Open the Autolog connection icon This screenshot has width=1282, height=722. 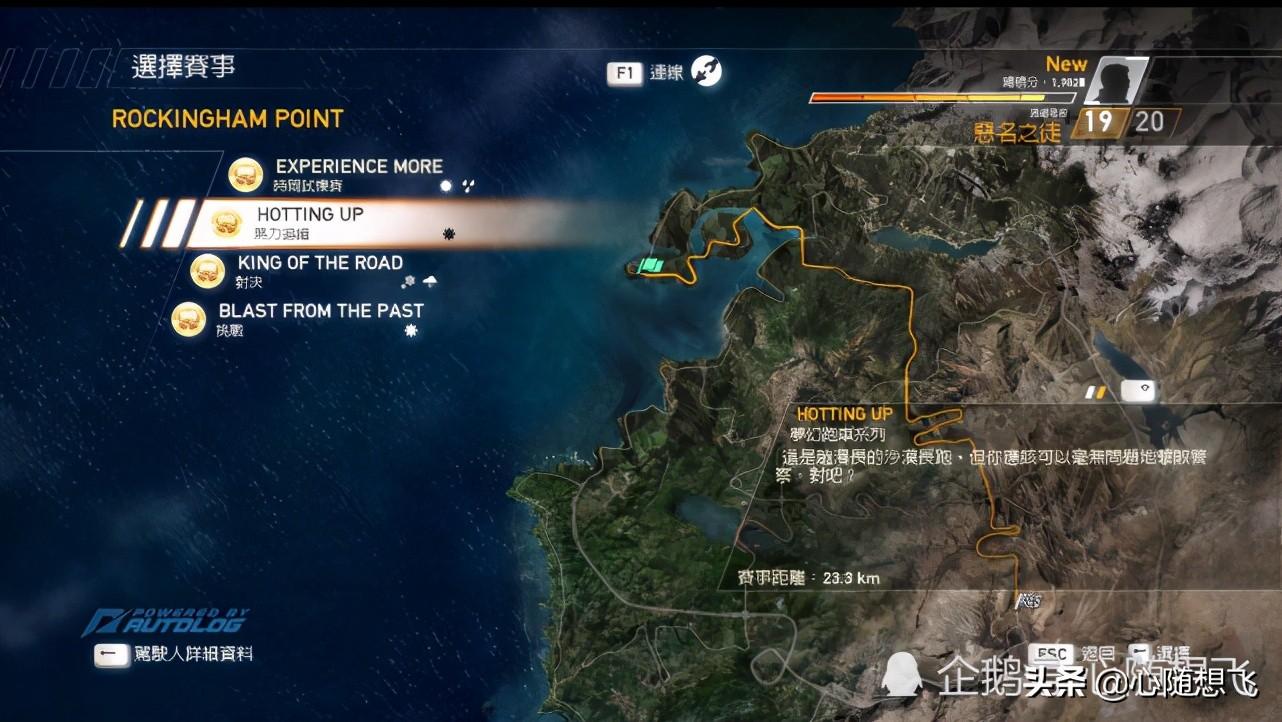click(706, 71)
